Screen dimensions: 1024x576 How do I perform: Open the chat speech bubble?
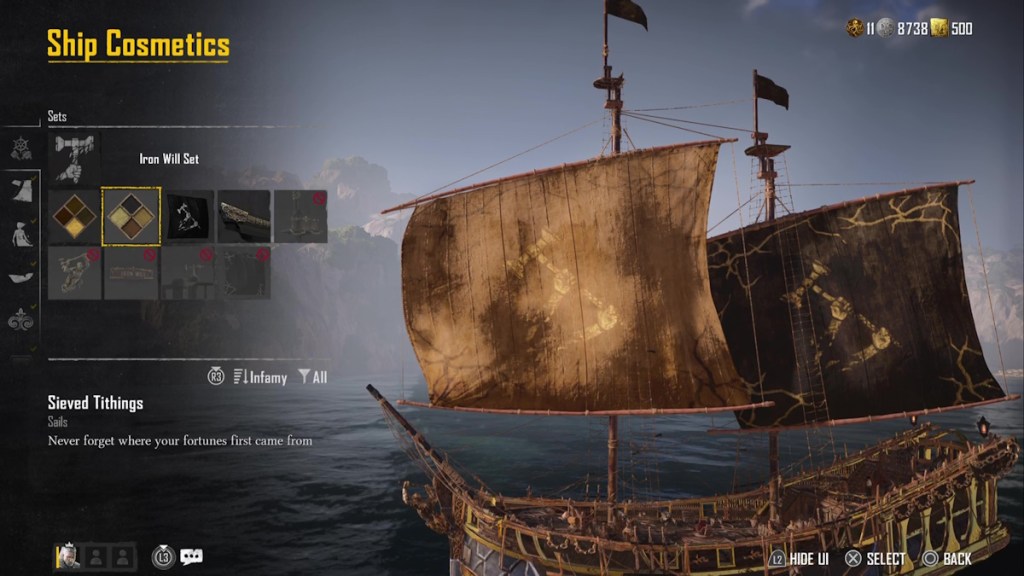pos(191,557)
